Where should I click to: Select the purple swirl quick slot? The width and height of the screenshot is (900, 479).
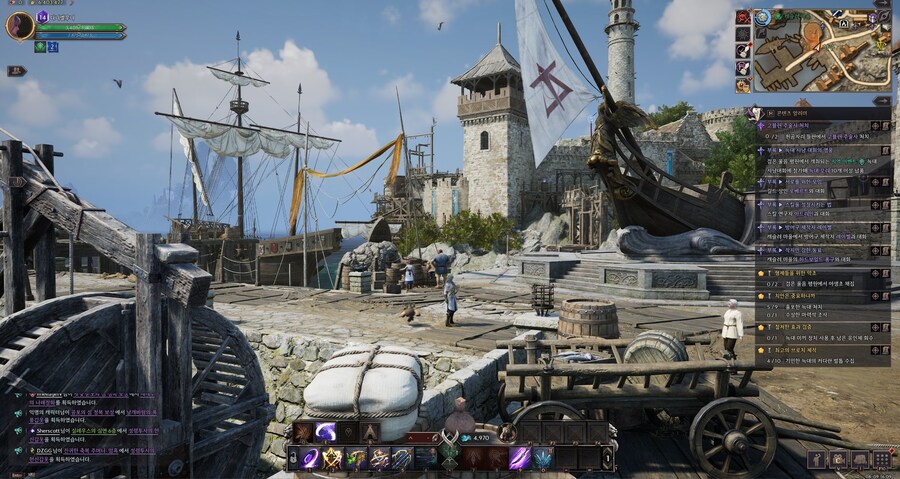tap(326, 432)
